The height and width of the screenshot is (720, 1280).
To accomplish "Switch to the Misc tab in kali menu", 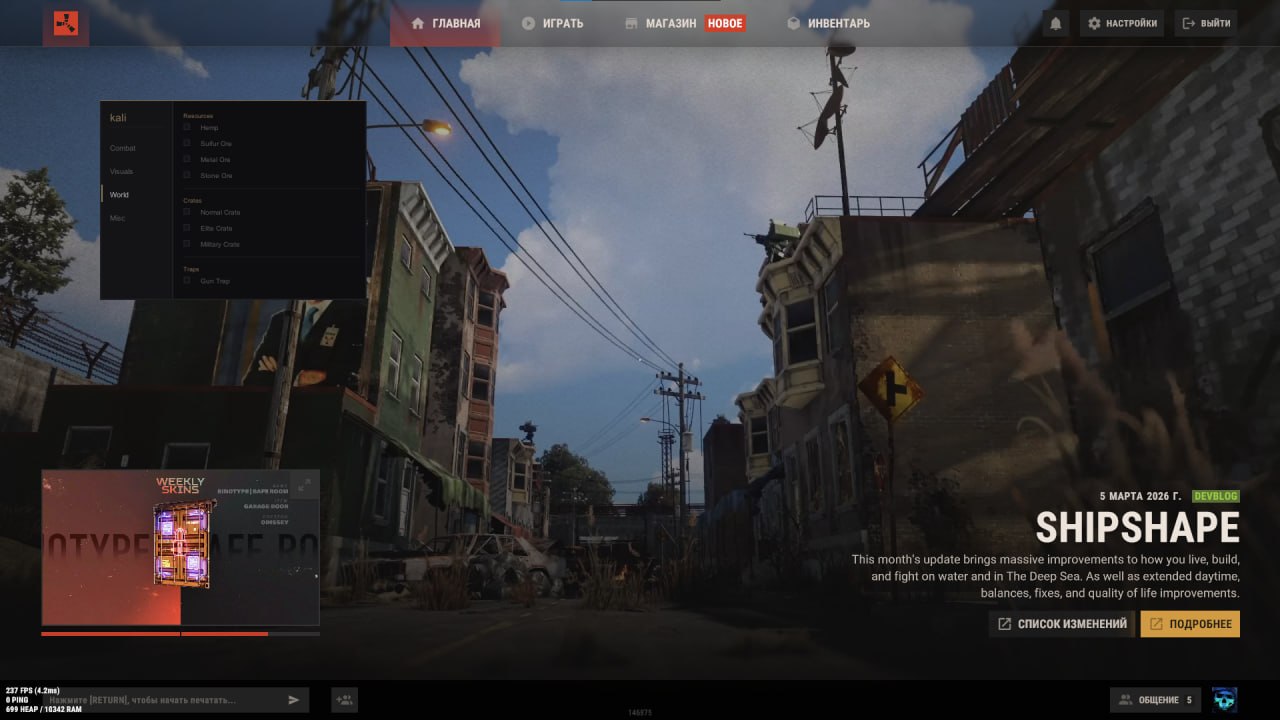I will tap(119, 217).
